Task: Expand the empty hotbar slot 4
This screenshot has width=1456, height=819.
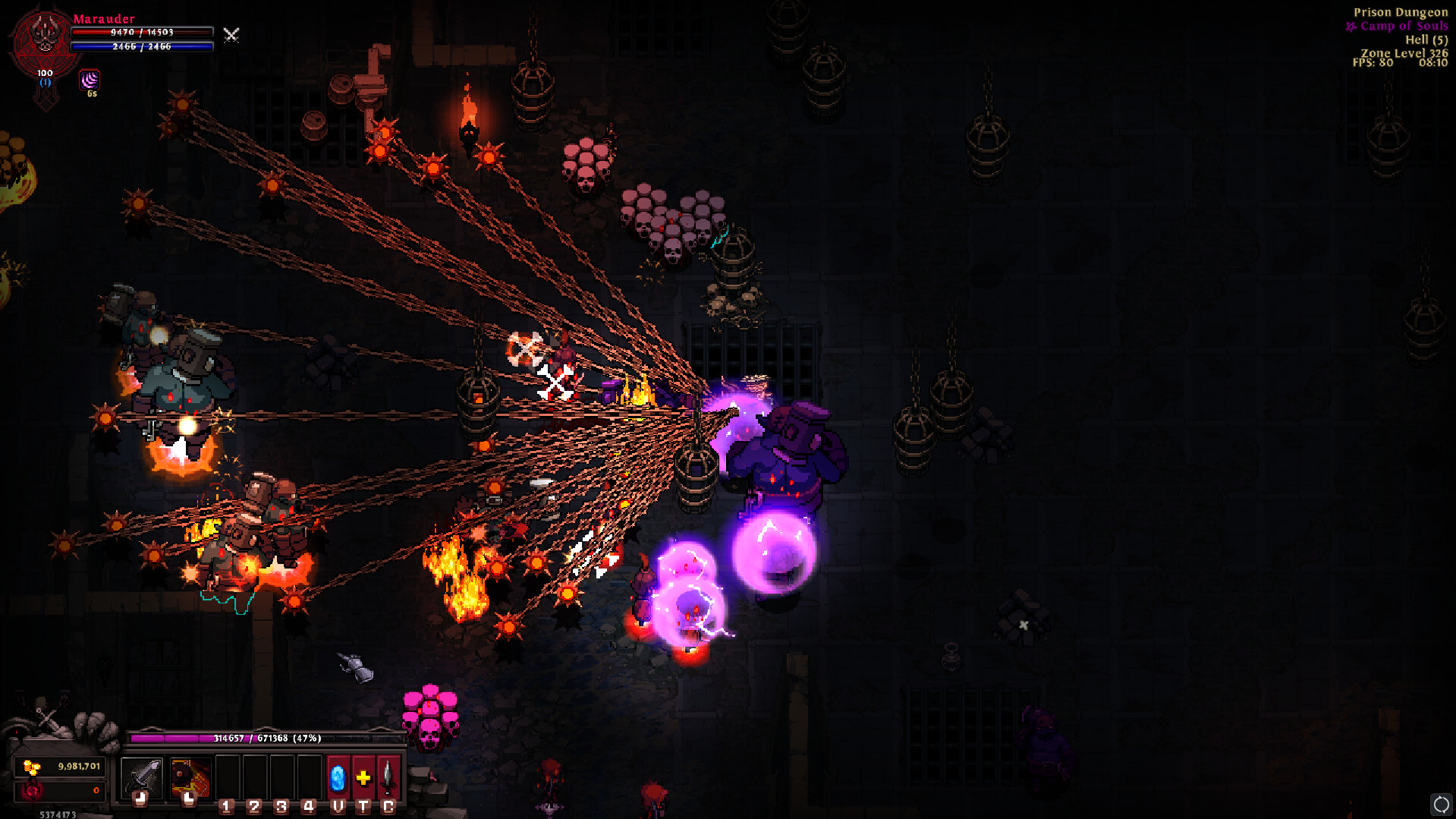Action: coord(308,777)
